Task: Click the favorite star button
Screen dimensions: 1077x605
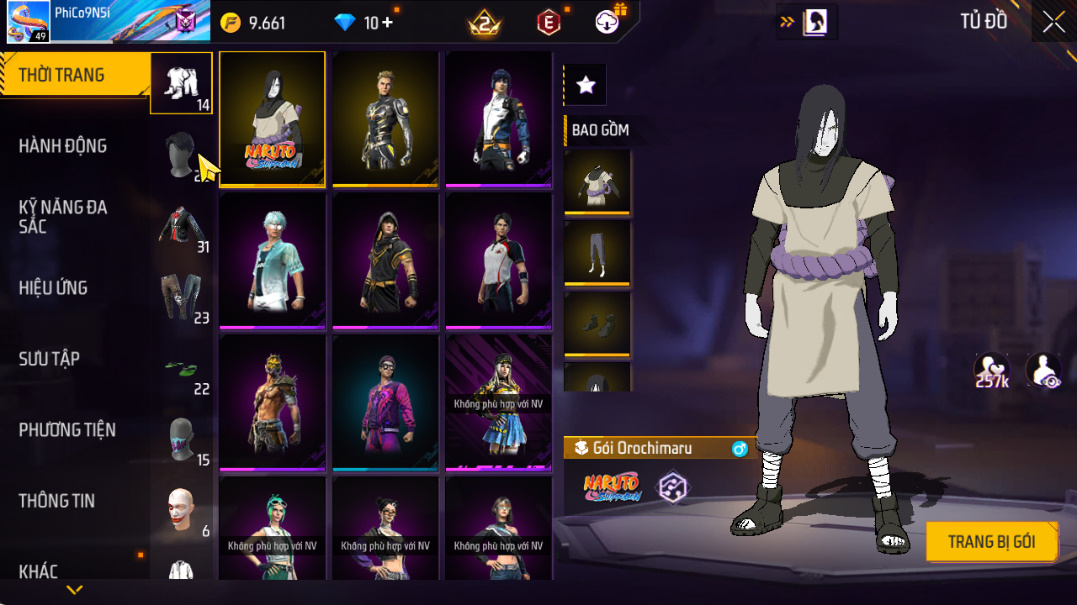Action: click(586, 86)
